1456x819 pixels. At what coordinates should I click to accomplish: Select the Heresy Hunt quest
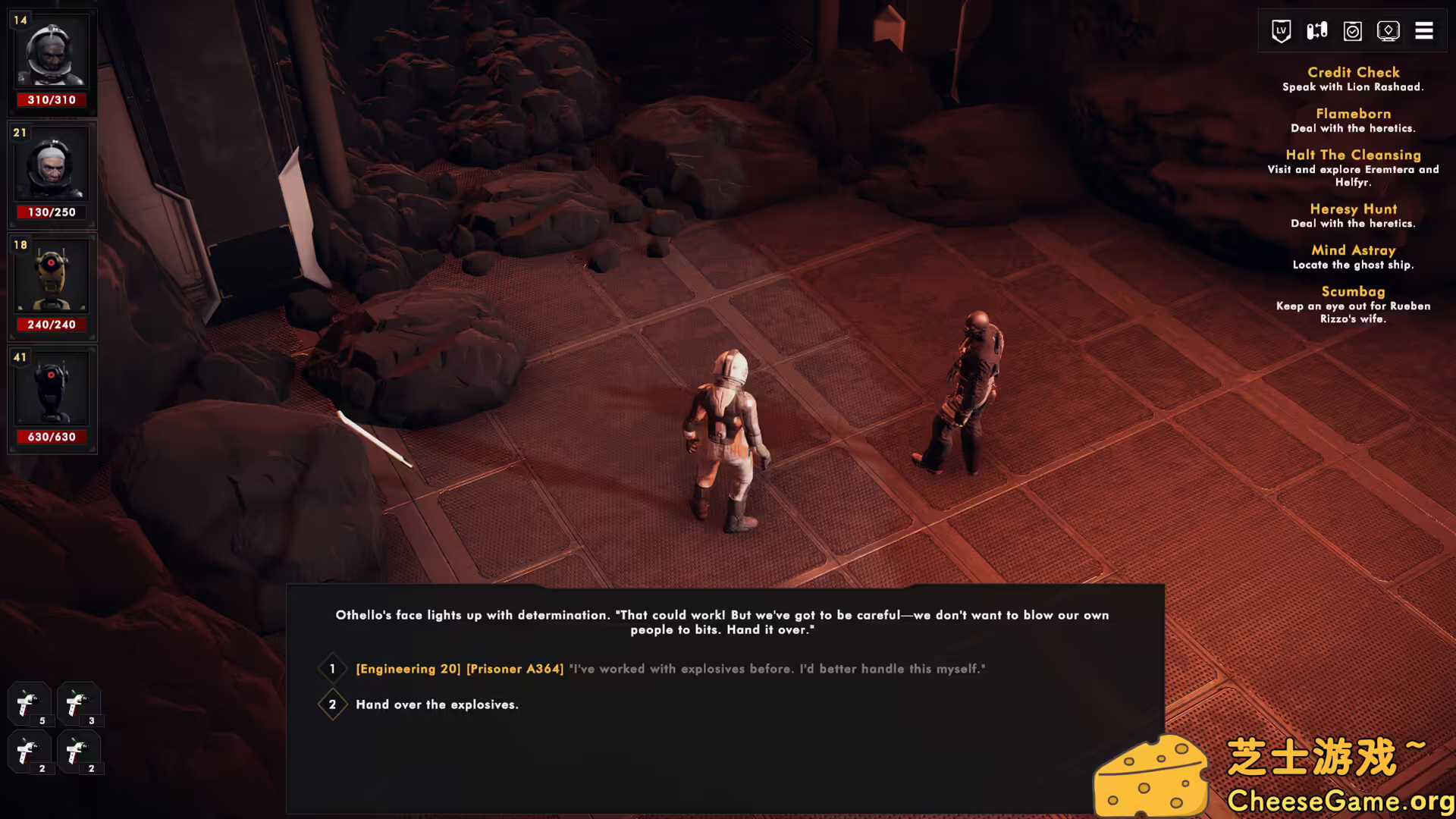pyautogui.click(x=1354, y=209)
